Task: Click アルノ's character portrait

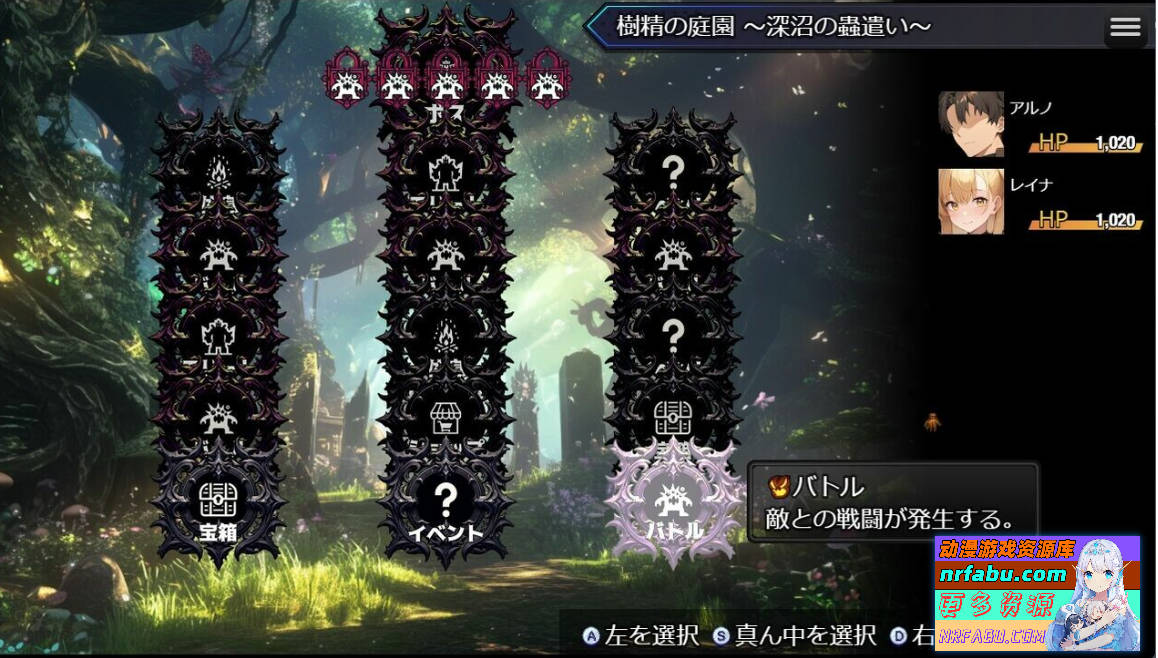Action: [x=970, y=124]
